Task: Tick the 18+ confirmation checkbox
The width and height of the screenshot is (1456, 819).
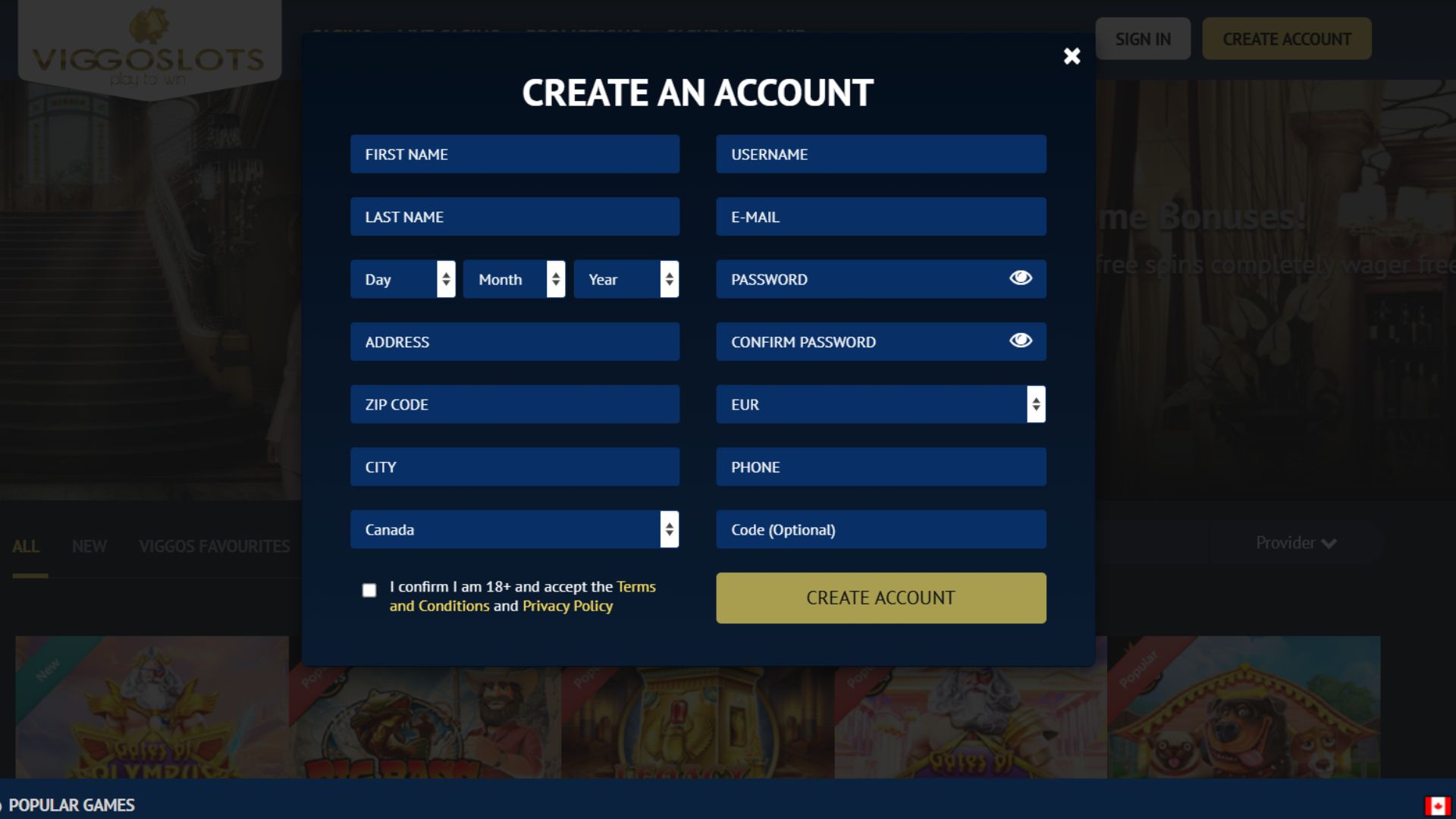Action: [369, 590]
